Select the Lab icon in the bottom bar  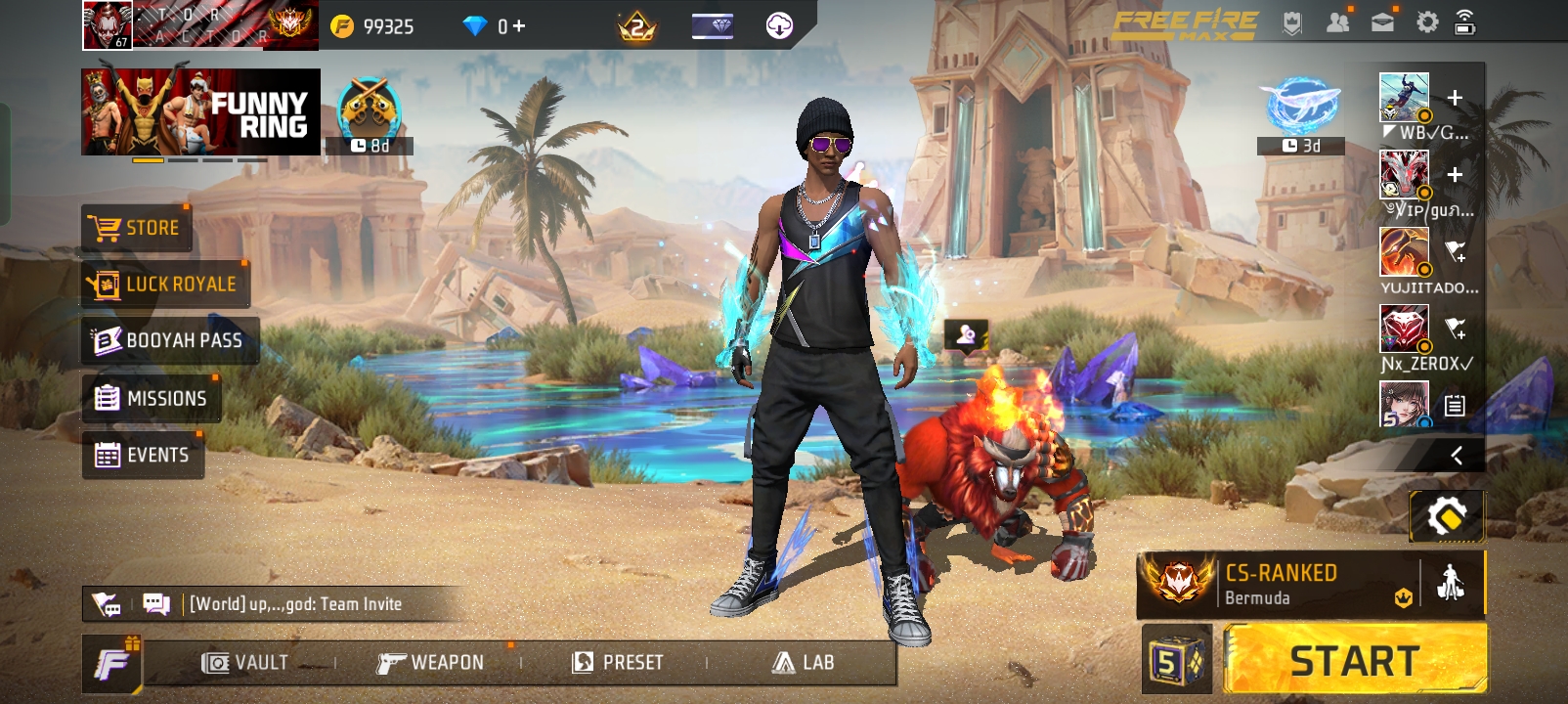[x=804, y=662]
